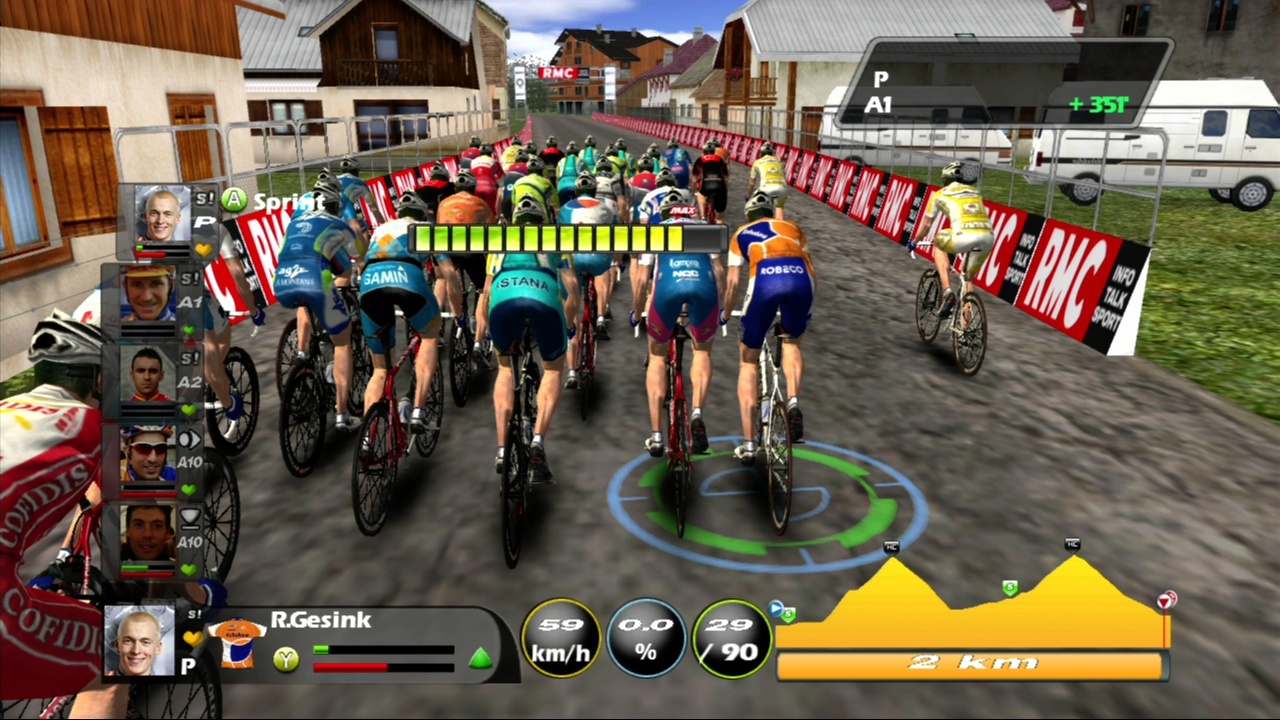The height and width of the screenshot is (720, 1280).
Task: Select the A2 teammate portrait
Action: [x=148, y=374]
